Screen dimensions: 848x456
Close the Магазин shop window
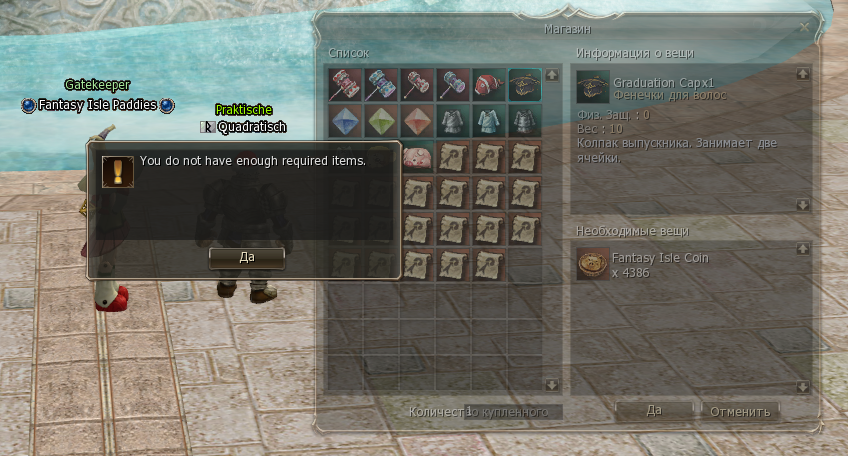(804, 29)
